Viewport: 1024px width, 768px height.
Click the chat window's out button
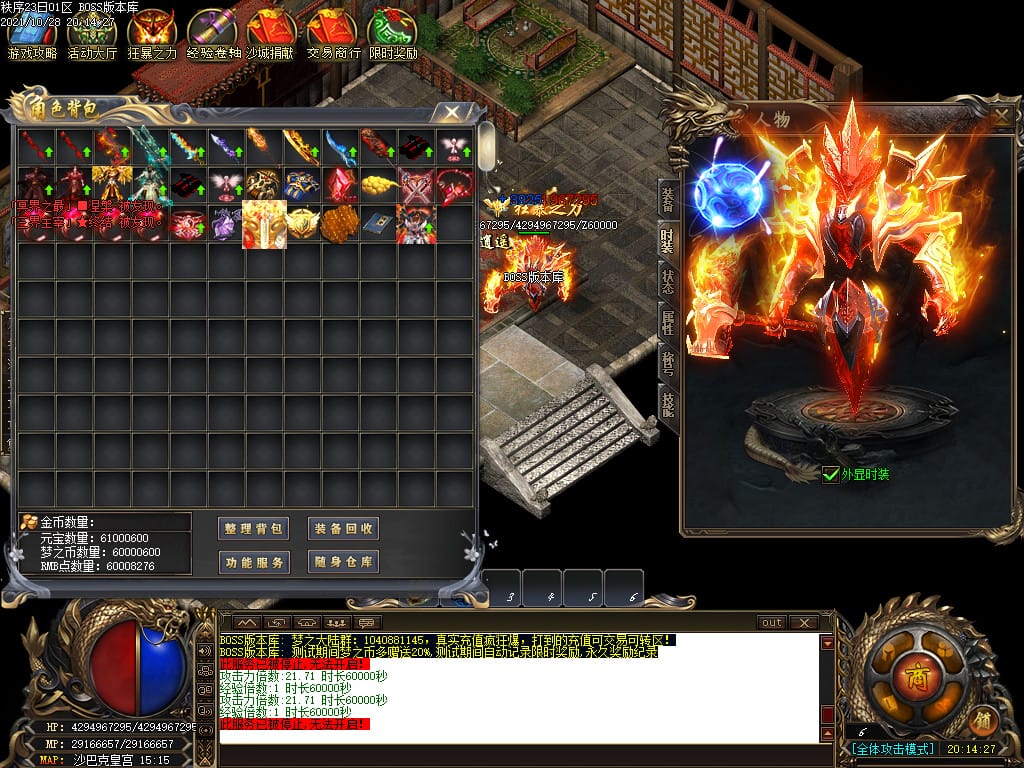tap(772, 622)
